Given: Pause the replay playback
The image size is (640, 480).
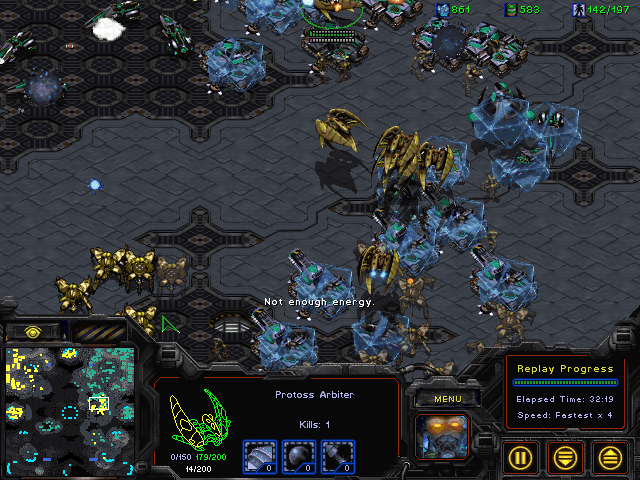Looking at the screenshot, I should [x=520, y=457].
